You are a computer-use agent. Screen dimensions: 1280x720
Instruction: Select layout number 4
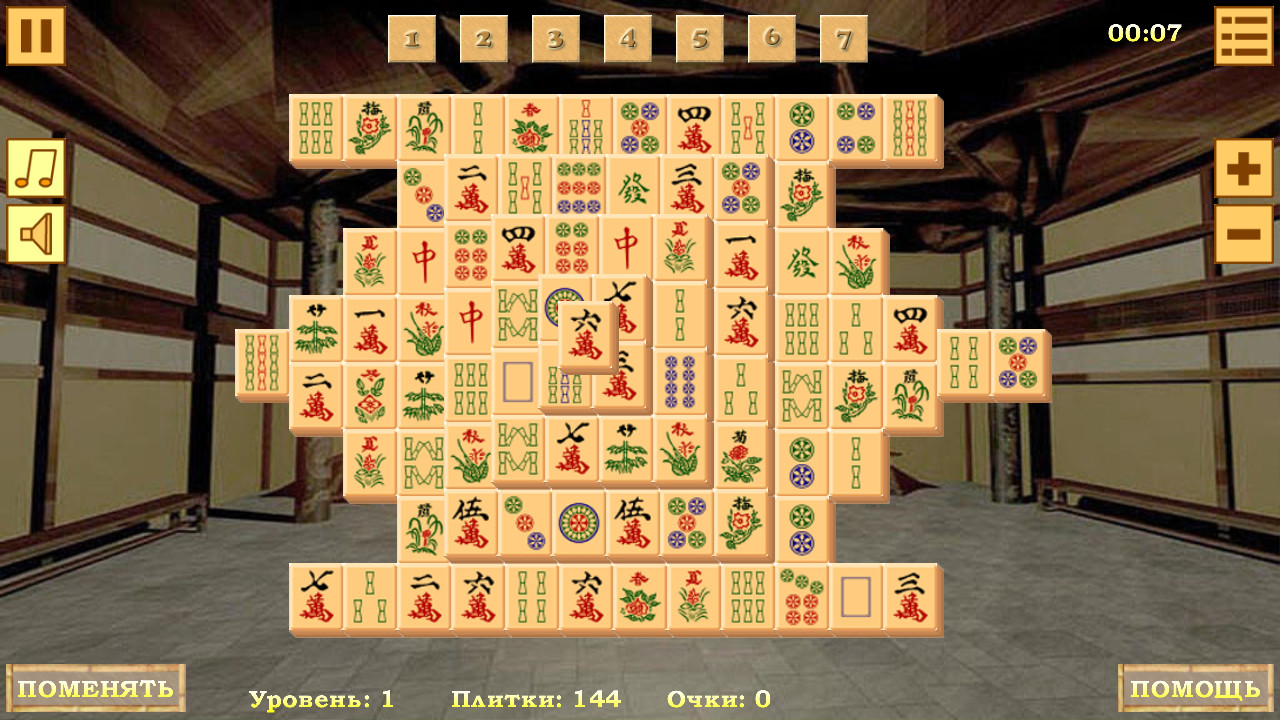pyautogui.click(x=627, y=40)
